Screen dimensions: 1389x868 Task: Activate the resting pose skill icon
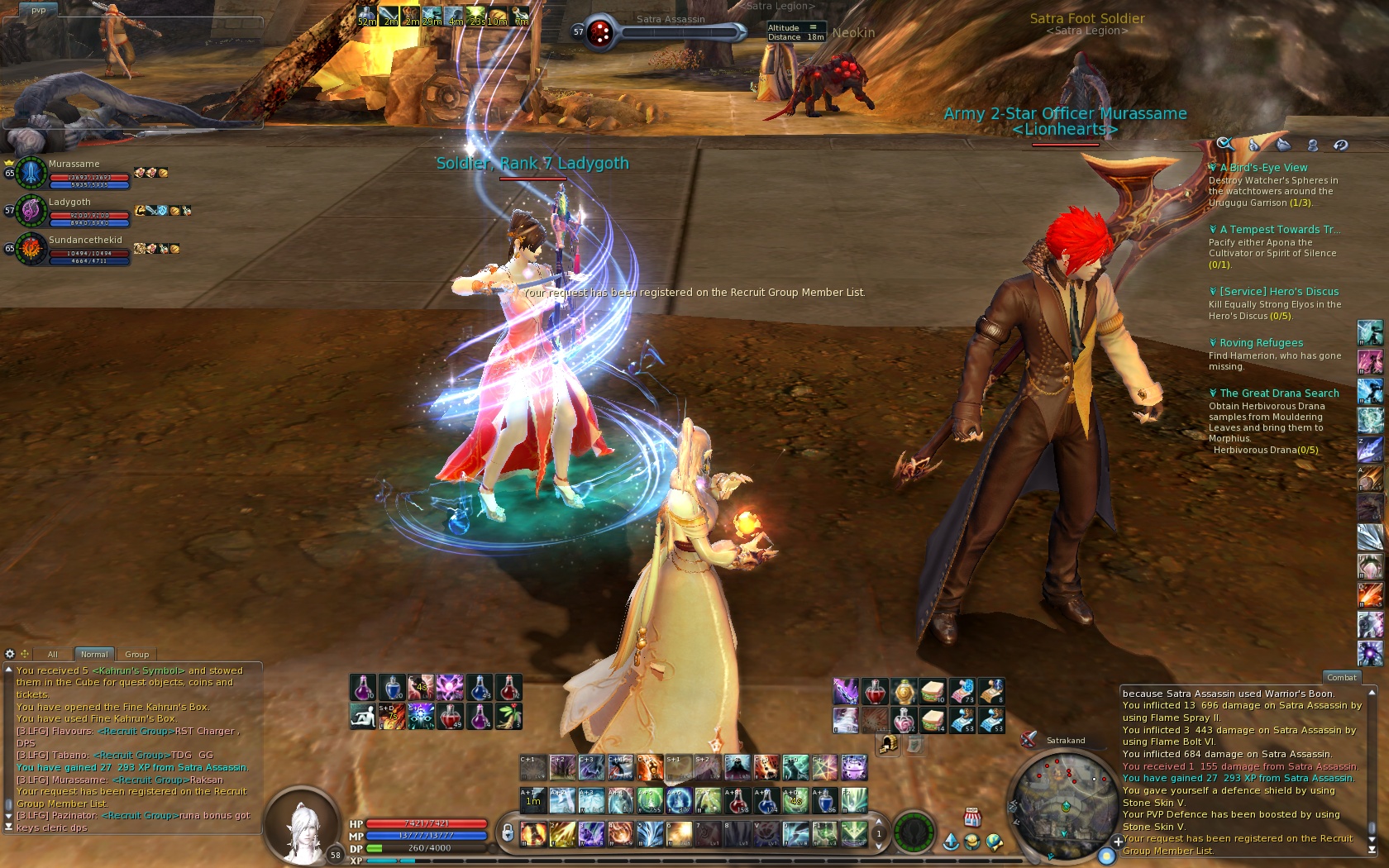[362, 717]
